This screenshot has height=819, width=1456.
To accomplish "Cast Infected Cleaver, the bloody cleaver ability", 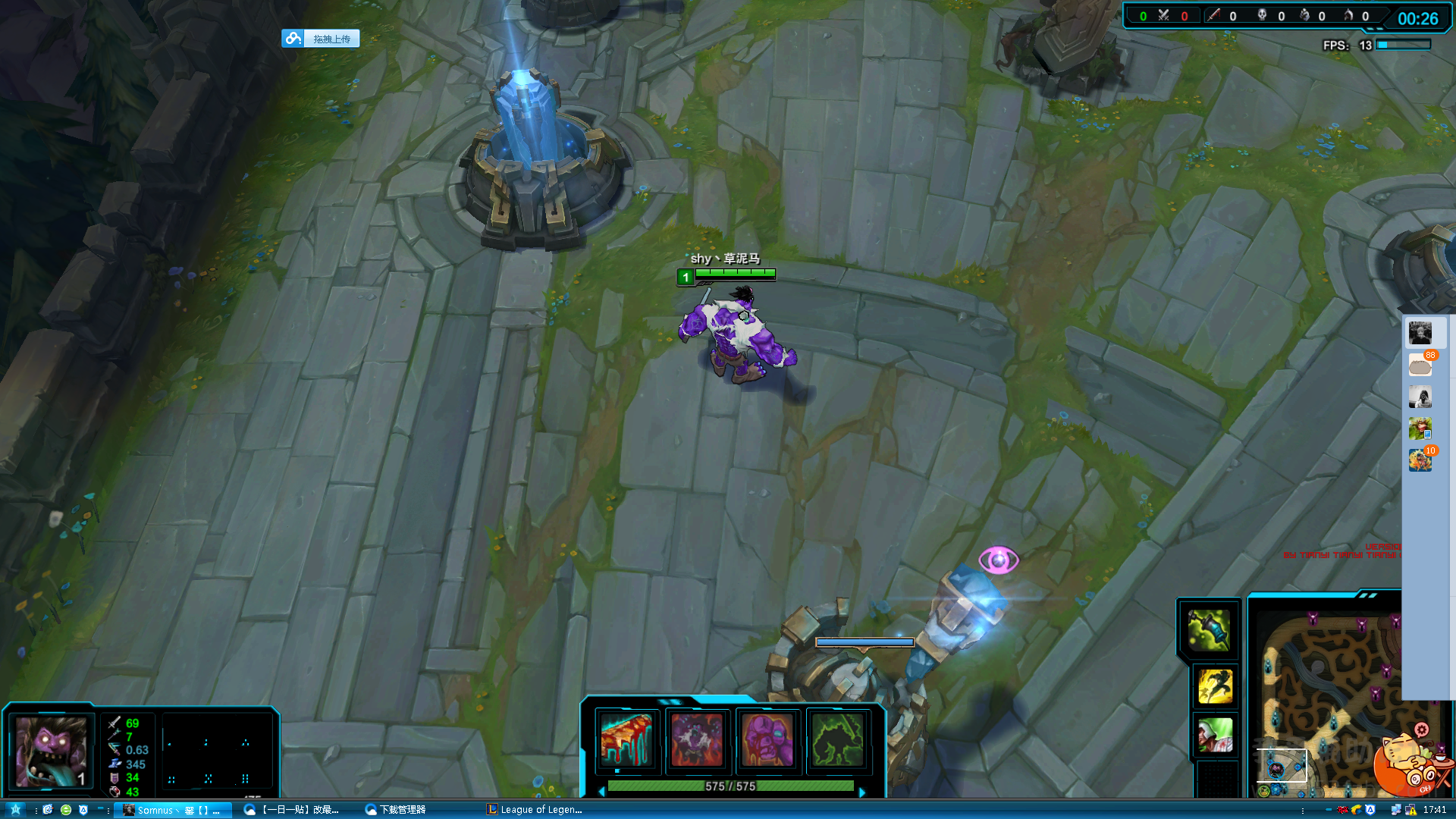I will coord(626,739).
